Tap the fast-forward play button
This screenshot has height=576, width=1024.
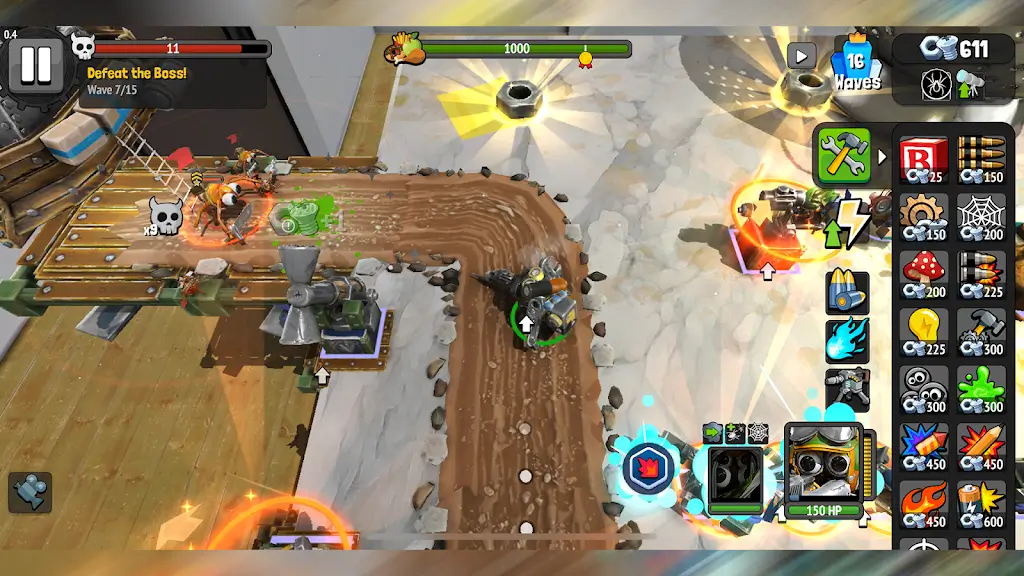801,55
